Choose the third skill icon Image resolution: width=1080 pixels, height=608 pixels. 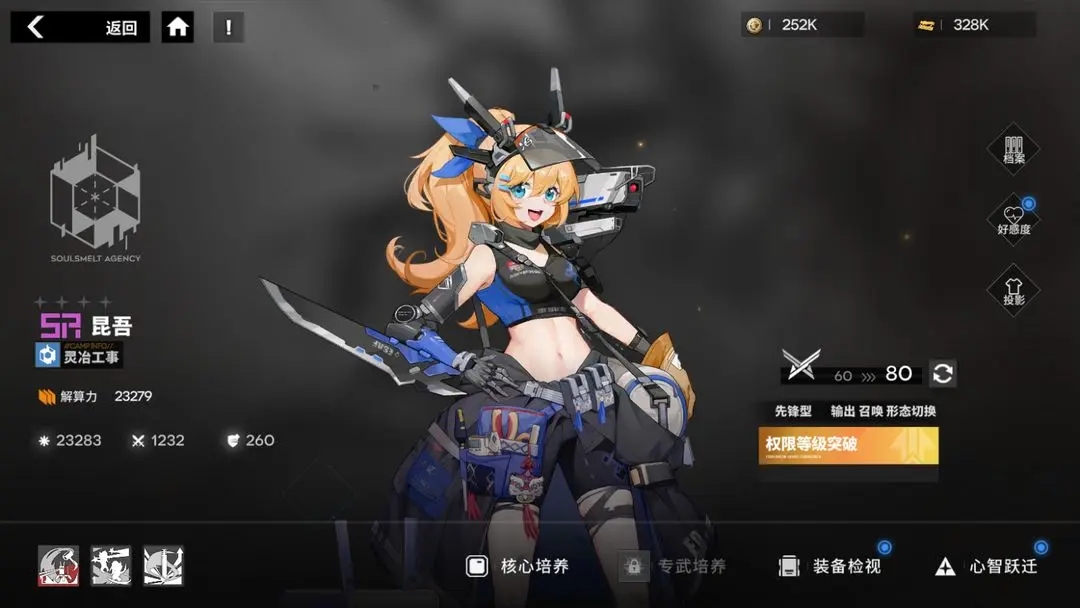pos(163,566)
